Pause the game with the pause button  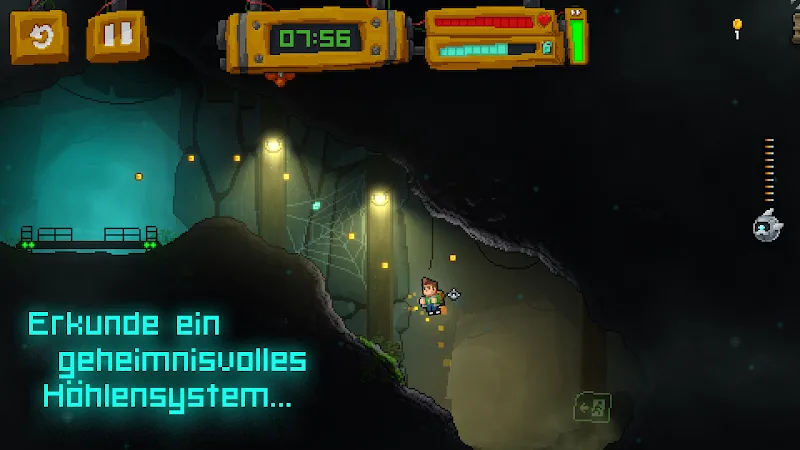116,38
